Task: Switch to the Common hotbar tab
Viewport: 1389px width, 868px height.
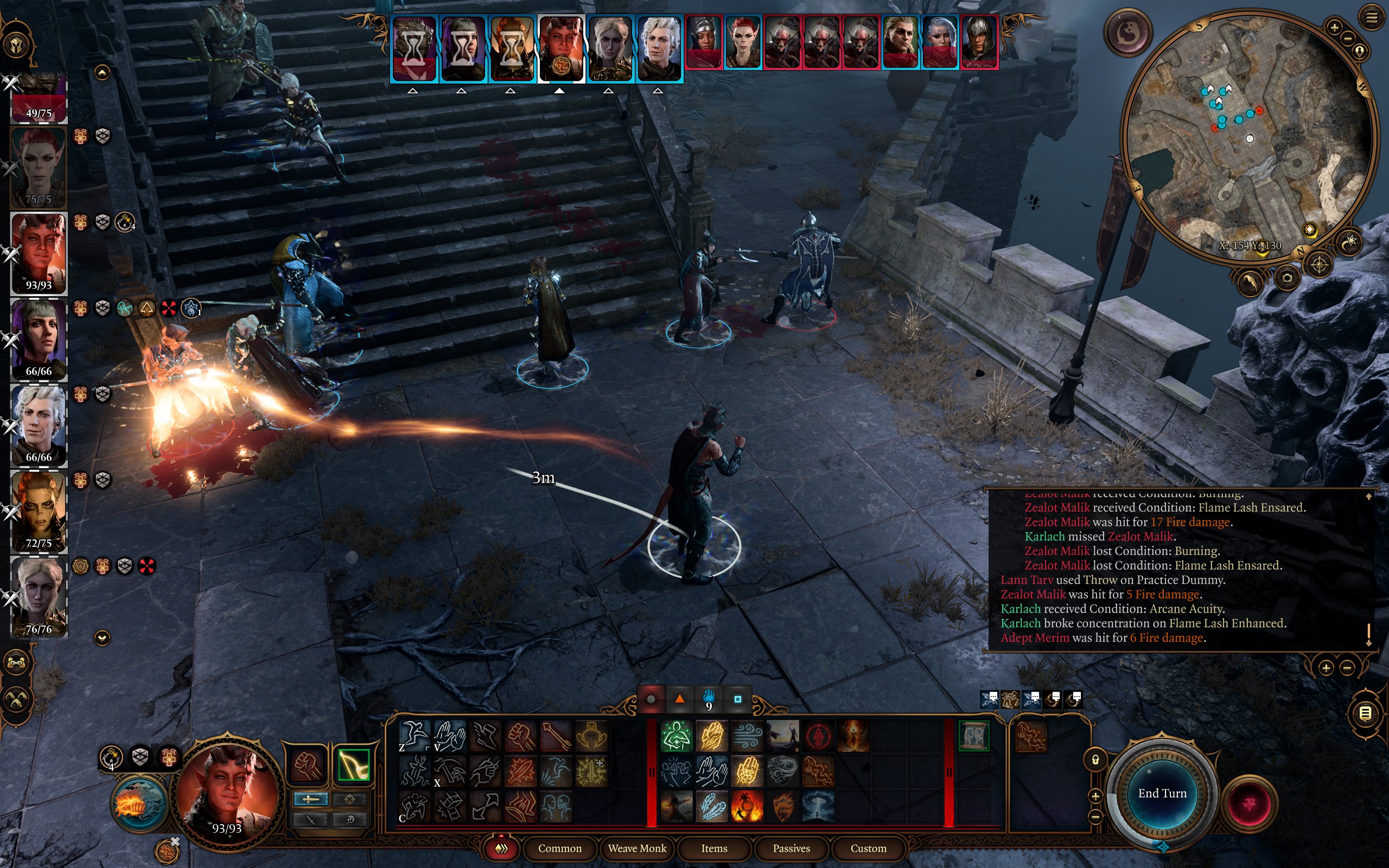Action: point(559,848)
